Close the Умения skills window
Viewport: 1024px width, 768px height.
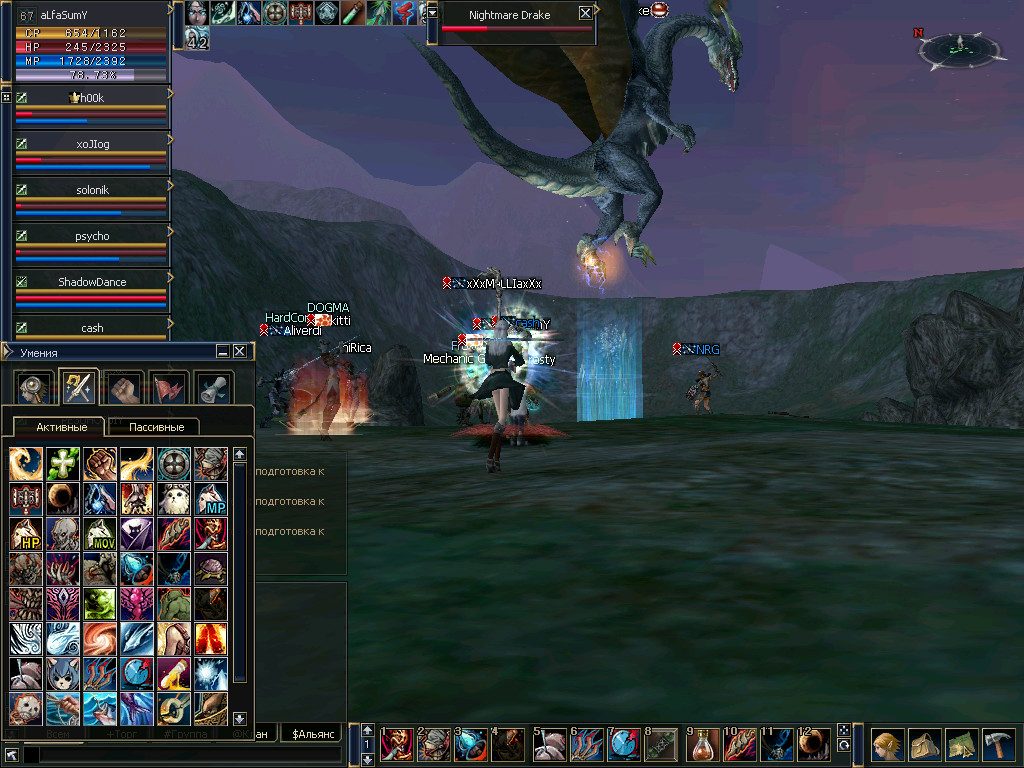point(240,351)
